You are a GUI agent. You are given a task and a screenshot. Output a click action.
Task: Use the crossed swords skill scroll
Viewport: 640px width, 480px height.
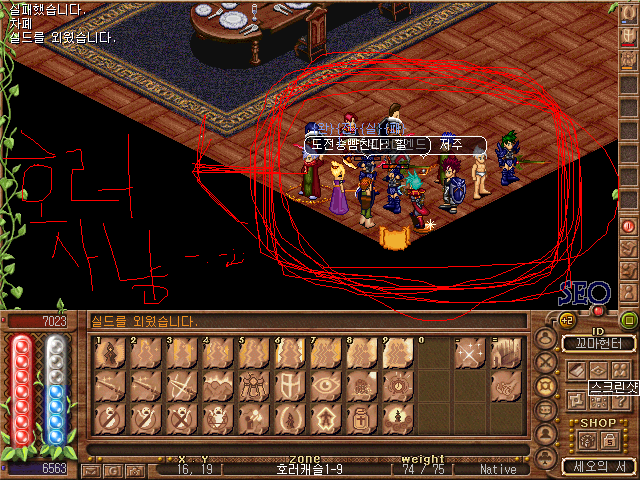coord(181,384)
